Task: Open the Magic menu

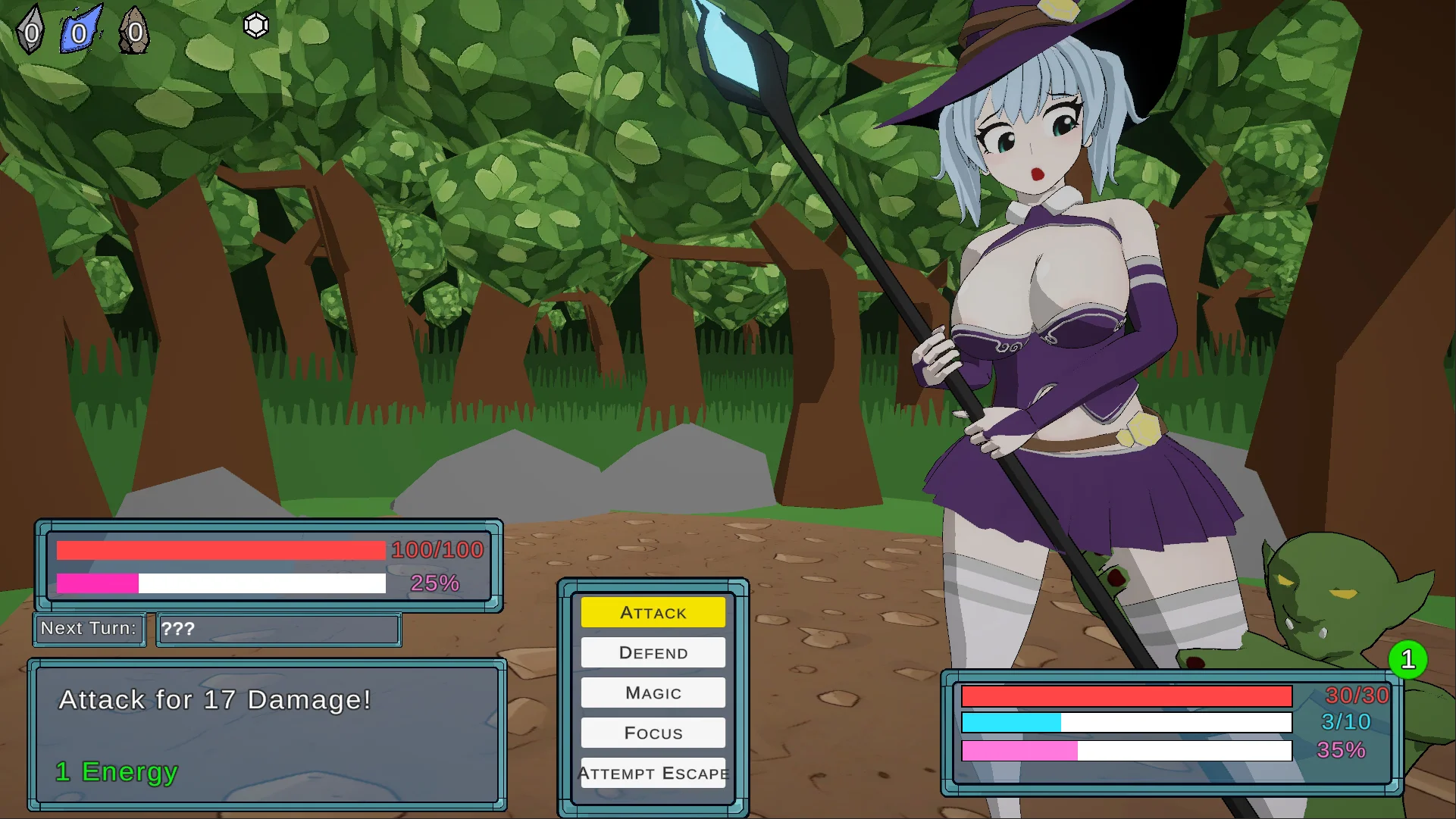Action: (653, 692)
